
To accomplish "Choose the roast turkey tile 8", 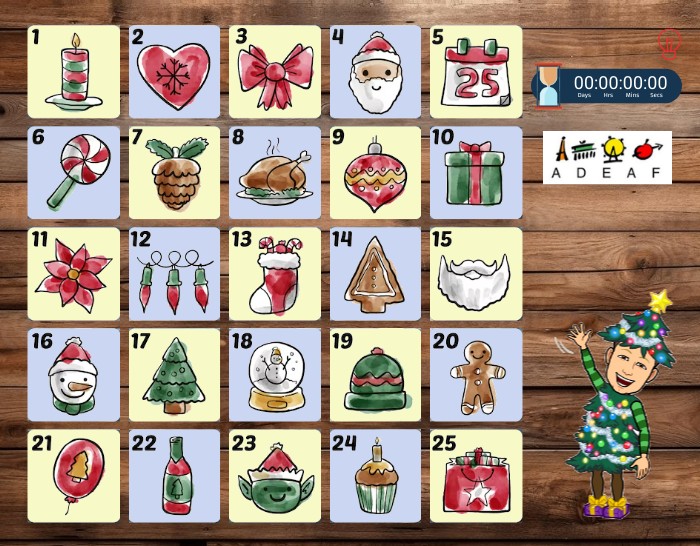I will coord(275,173).
